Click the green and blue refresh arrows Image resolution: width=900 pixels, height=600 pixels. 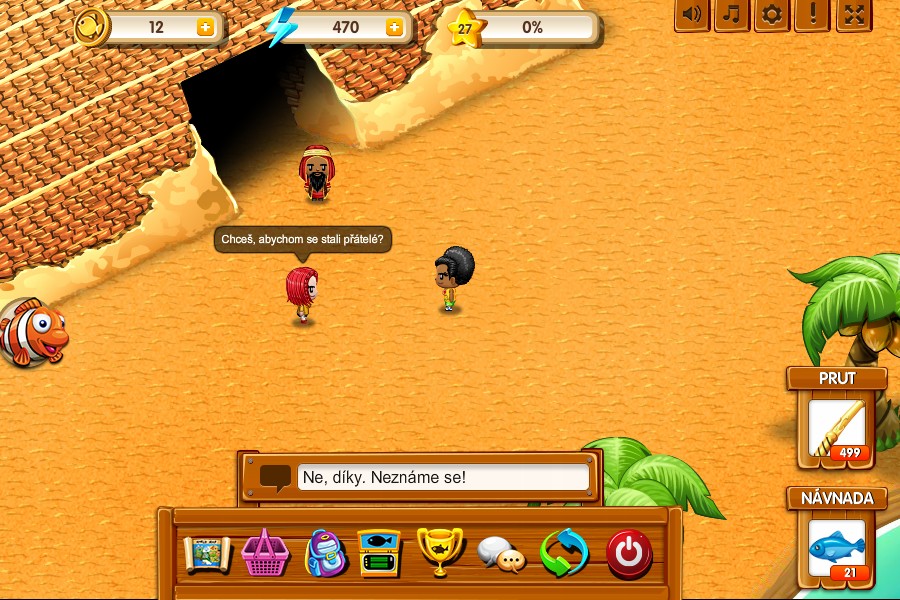point(565,553)
